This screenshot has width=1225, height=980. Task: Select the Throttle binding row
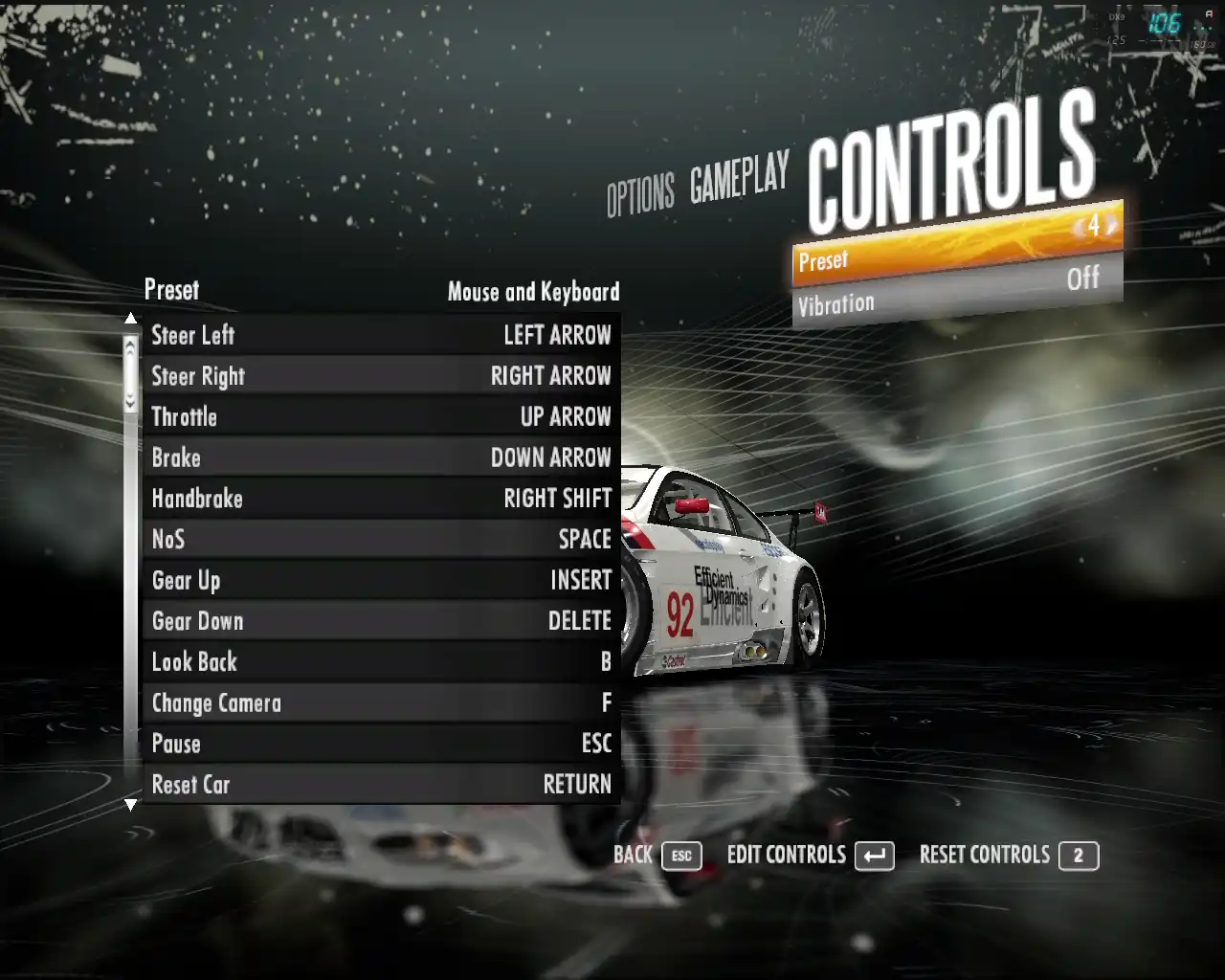pyautogui.click(x=381, y=417)
